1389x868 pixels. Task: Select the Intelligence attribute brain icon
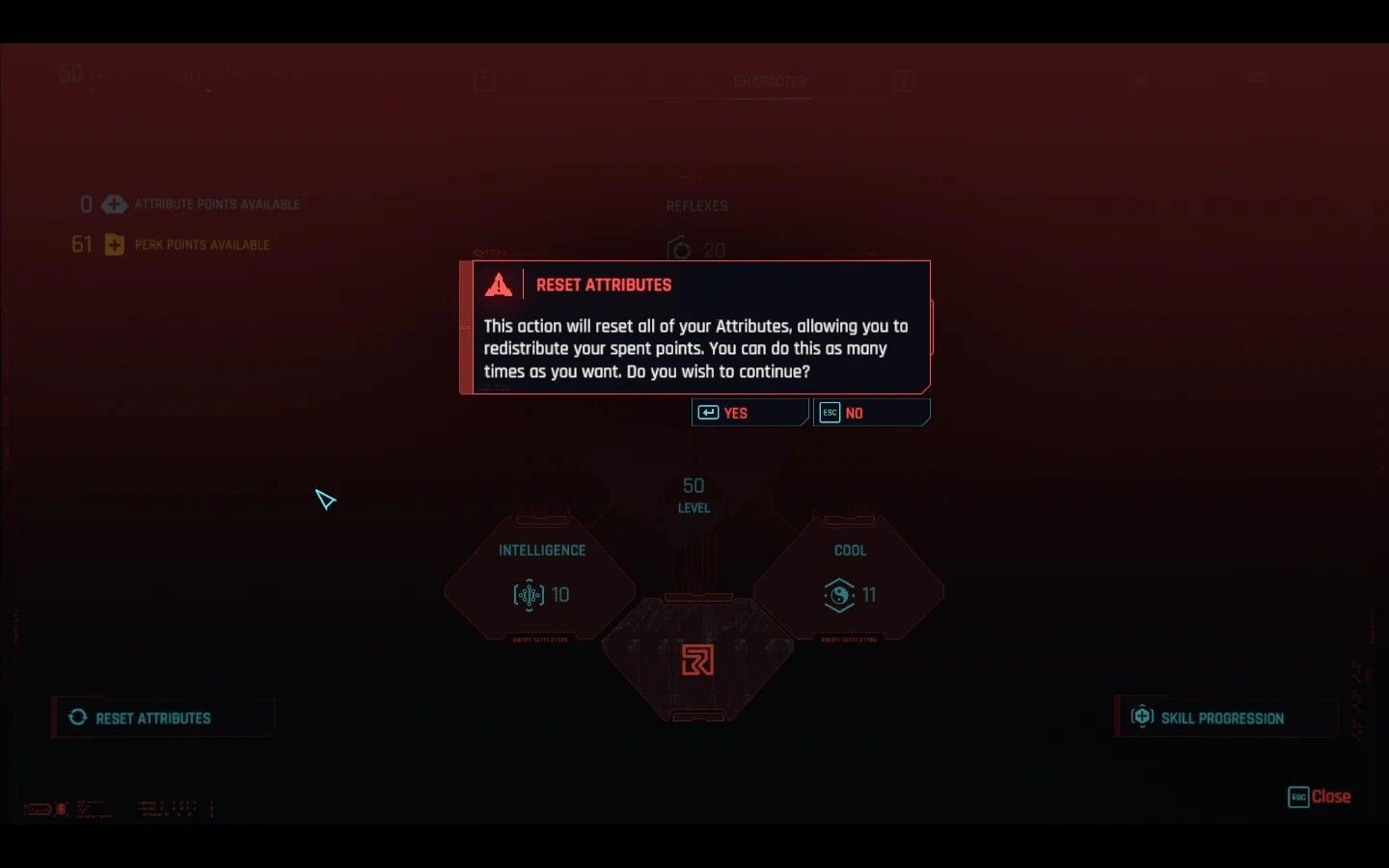click(x=528, y=595)
